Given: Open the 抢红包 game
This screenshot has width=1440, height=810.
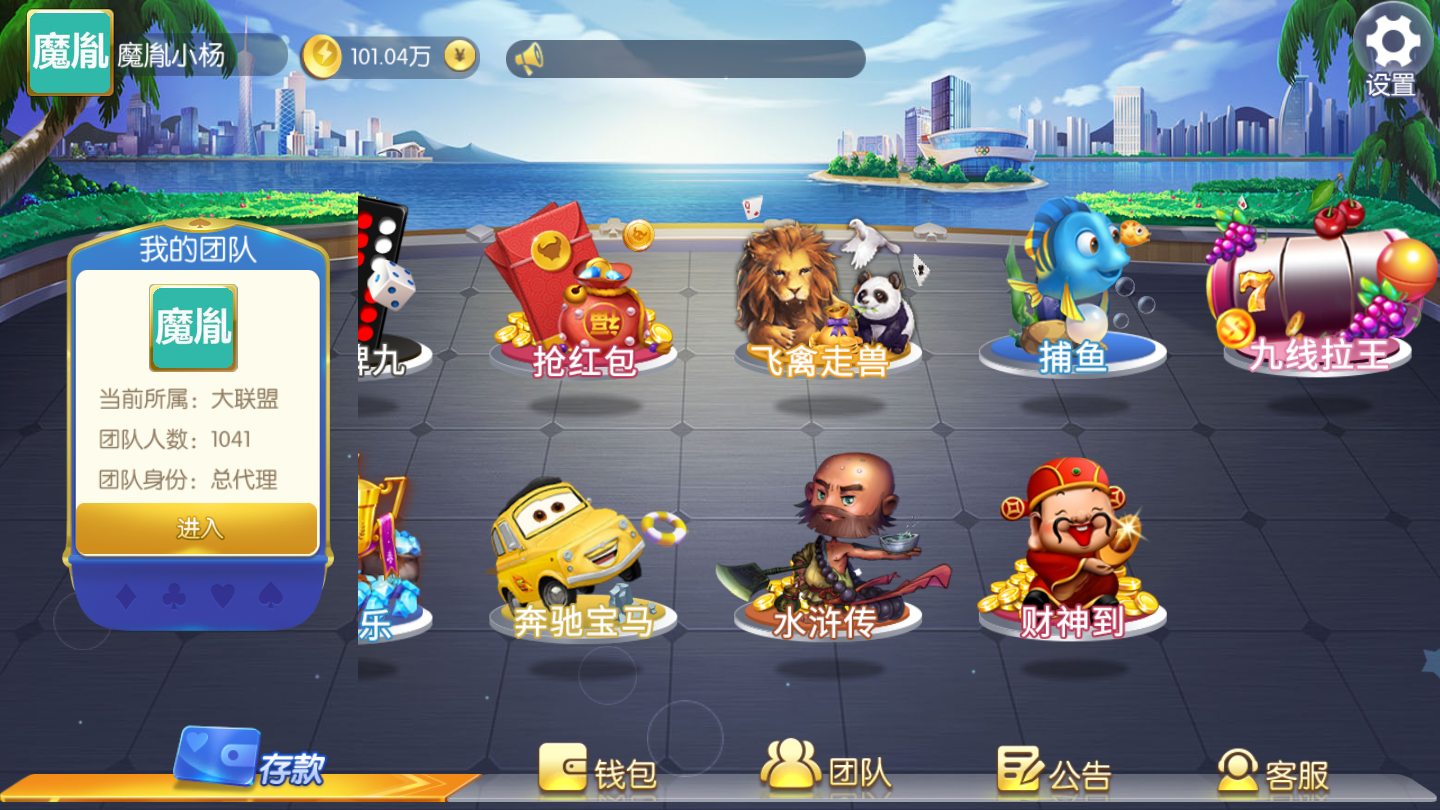Looking at the screenshot, I should [583, 298].
